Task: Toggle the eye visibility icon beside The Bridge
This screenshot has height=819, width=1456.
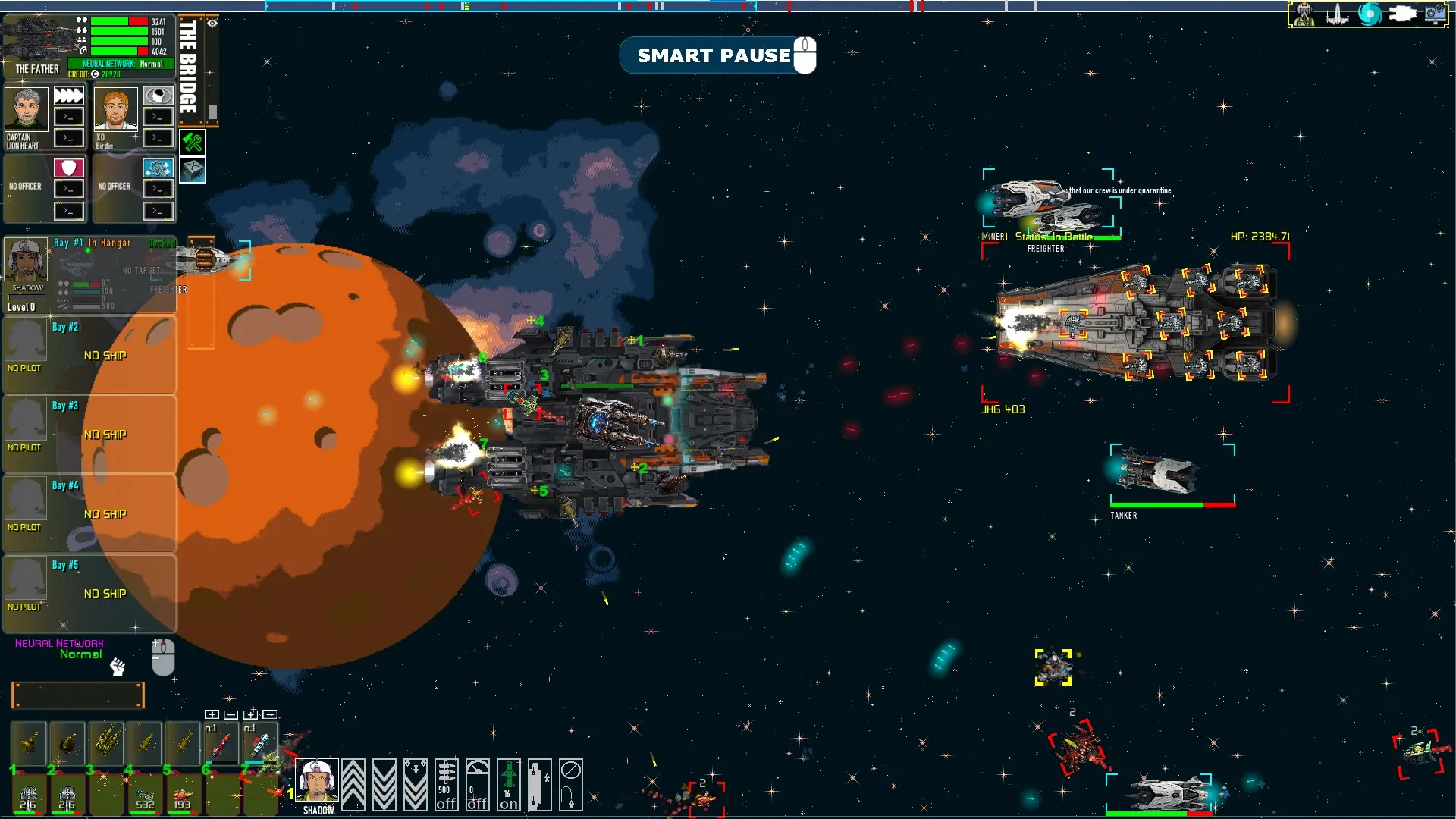Action: (x=212, y=24)
